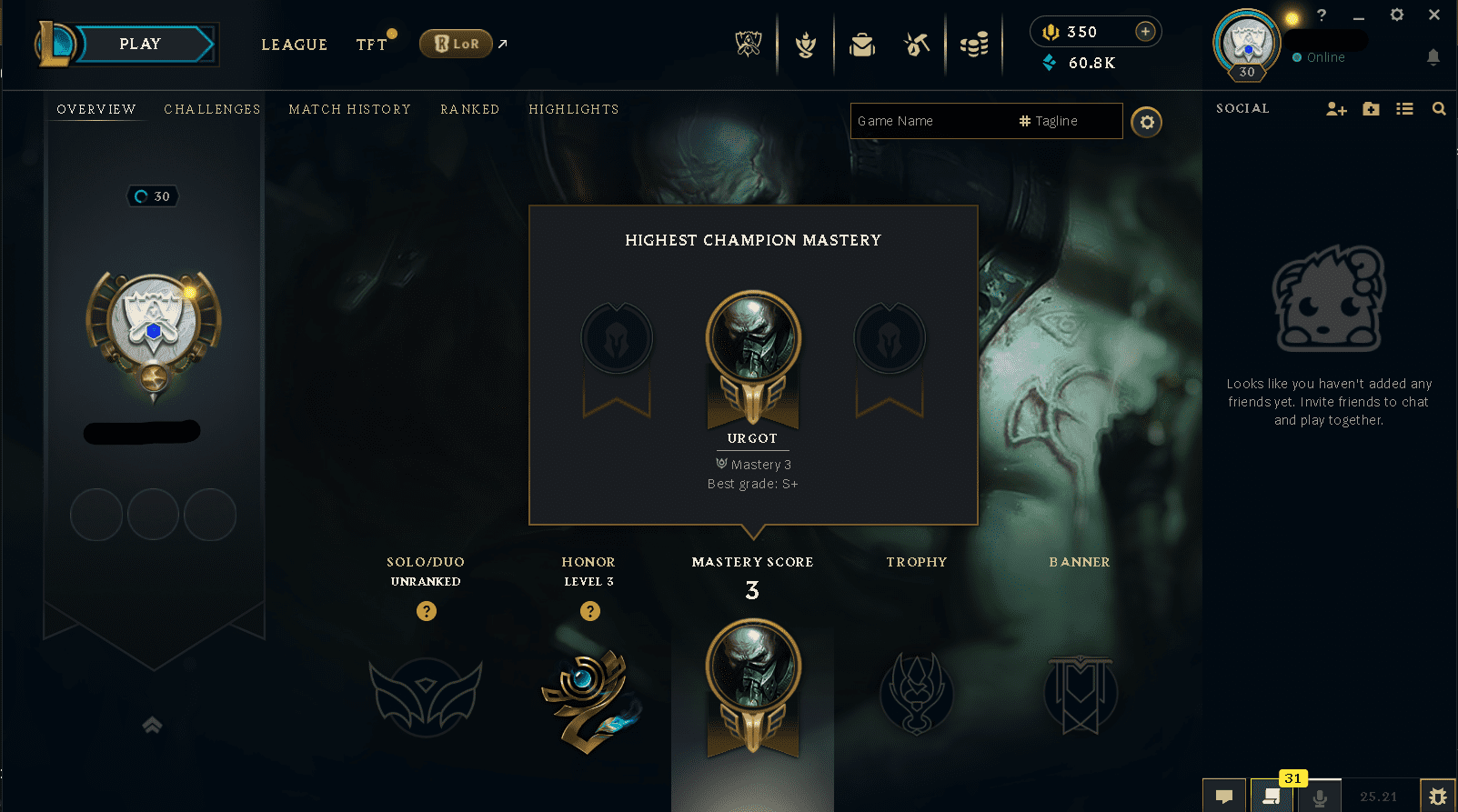Image resolution: width=1458 pixels, height=812 pixels.
Task: Open Hextech crafting pickaxe icon
Action: (x=916, y=44)
